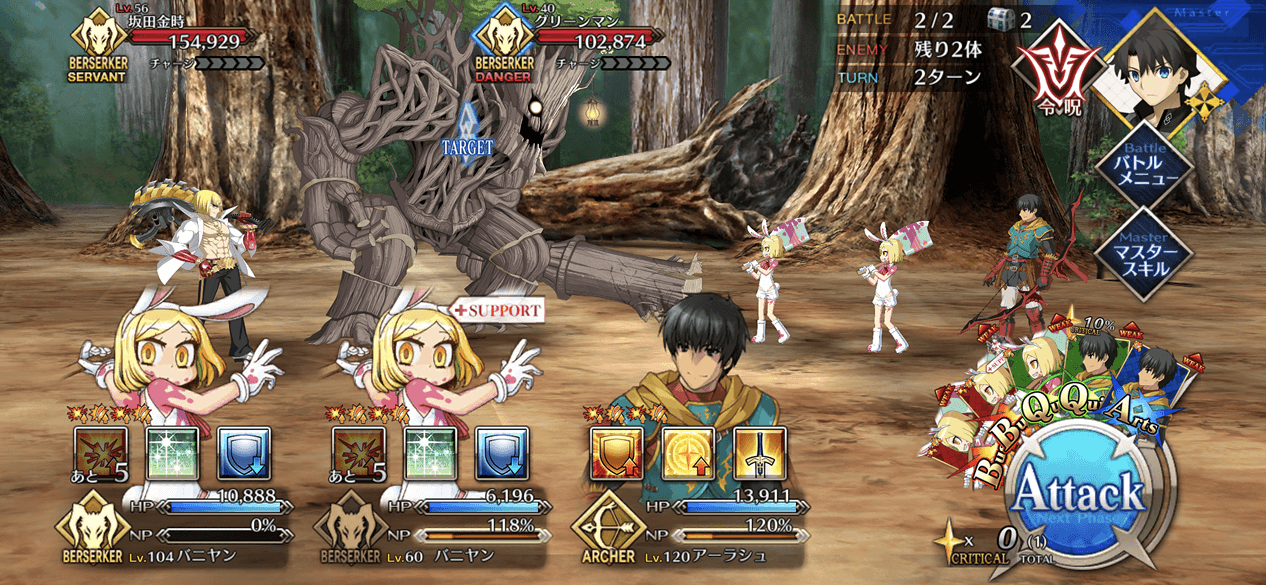The height and width of the screenshot is (585, 1266).
Task: View Lv.60 support Bunyan's status panel
Action: (428, 527)
